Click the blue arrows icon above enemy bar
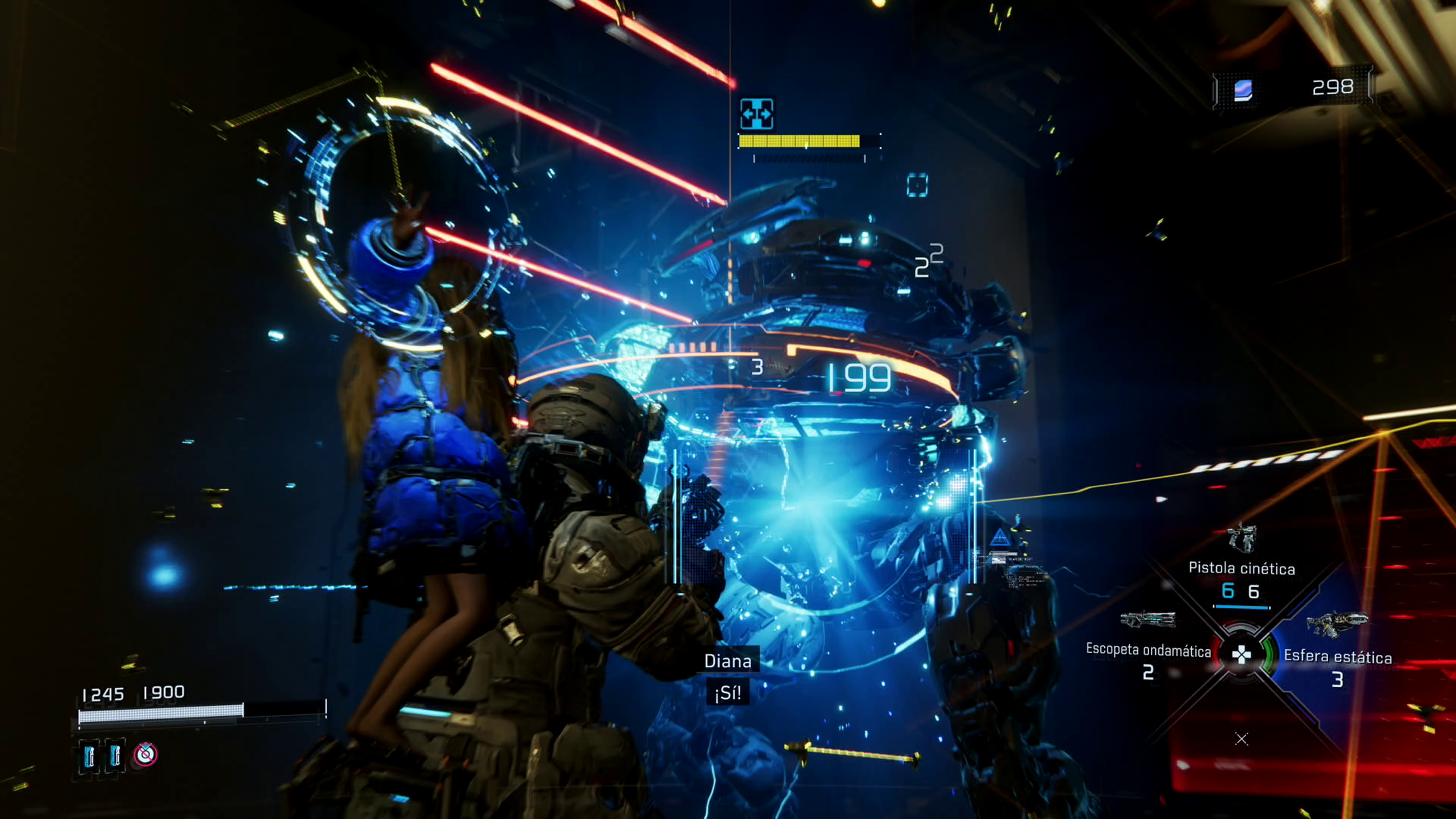 coord(756,114)
